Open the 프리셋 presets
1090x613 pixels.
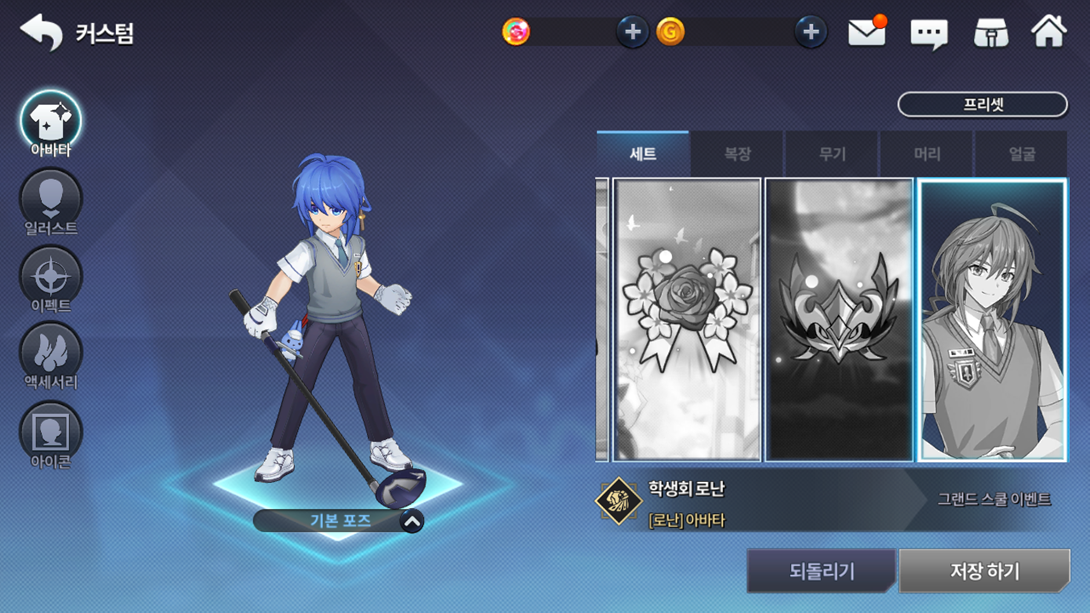point(982,104)
